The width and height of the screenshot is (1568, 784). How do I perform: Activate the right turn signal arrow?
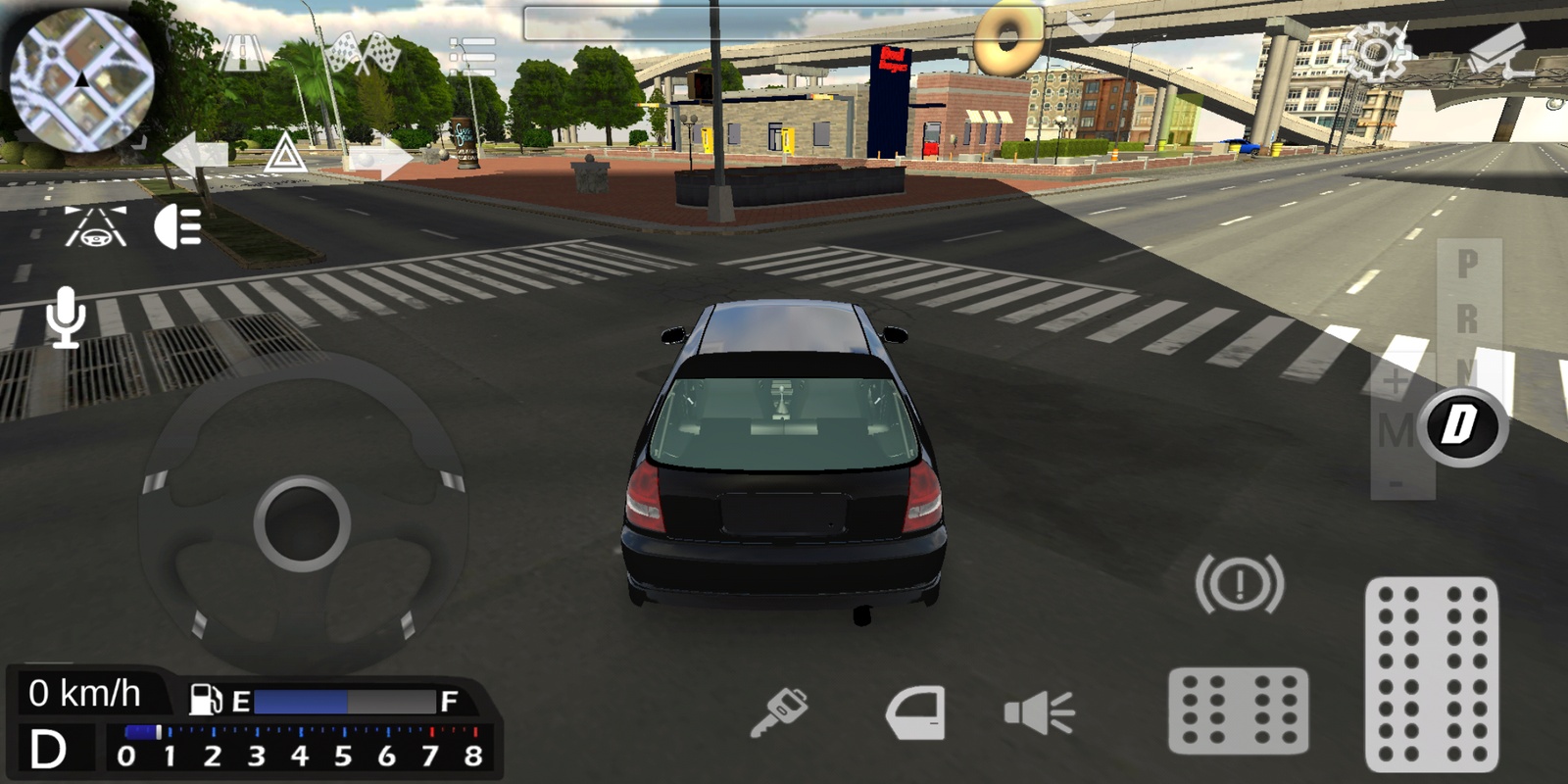click(384, 157)
